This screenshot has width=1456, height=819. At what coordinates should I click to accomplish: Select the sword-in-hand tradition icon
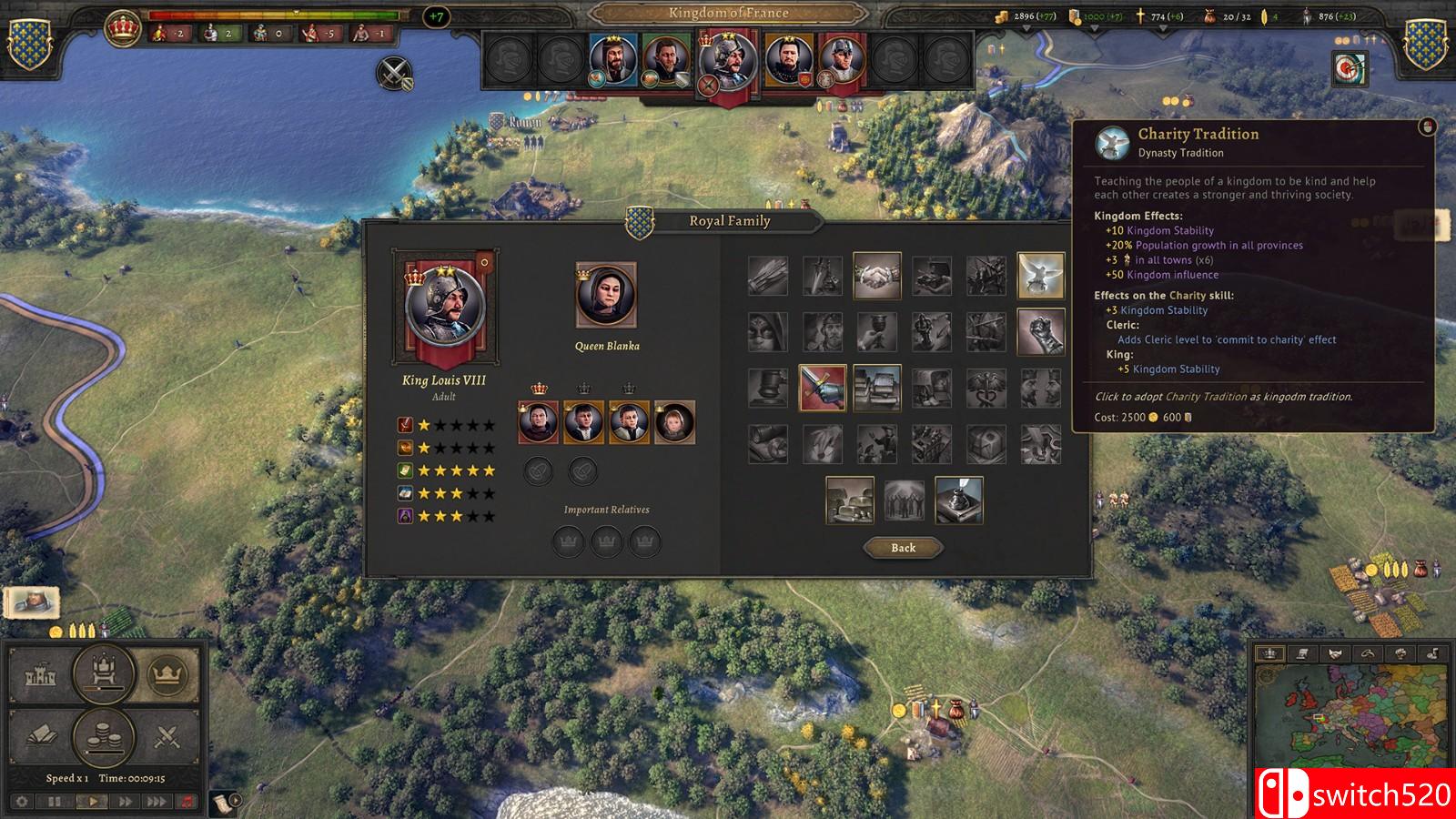(x=823, y=386)
